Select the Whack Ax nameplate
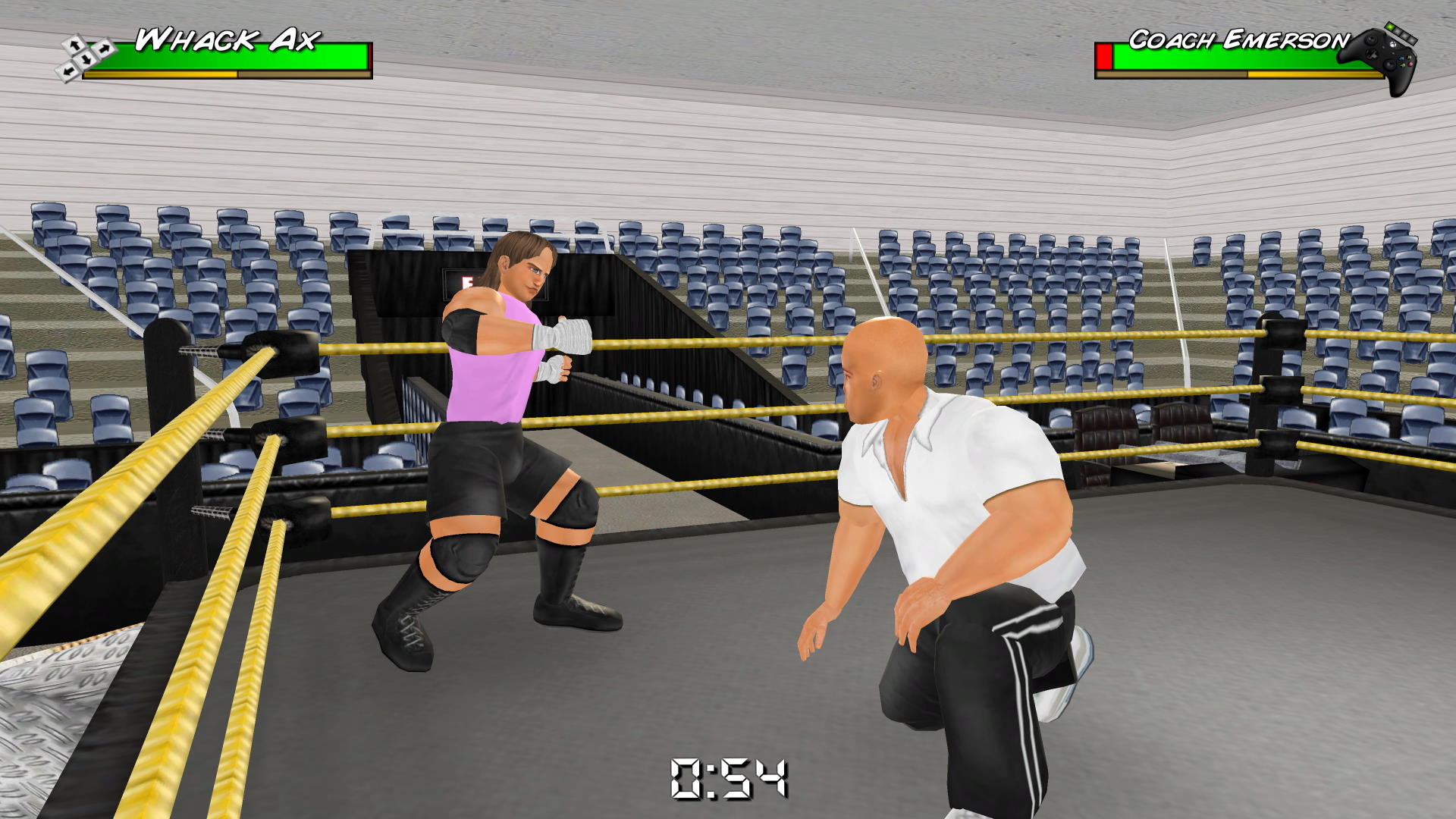Image resolution: width=1456 pixels, height=819 pixels. point(227,39)
